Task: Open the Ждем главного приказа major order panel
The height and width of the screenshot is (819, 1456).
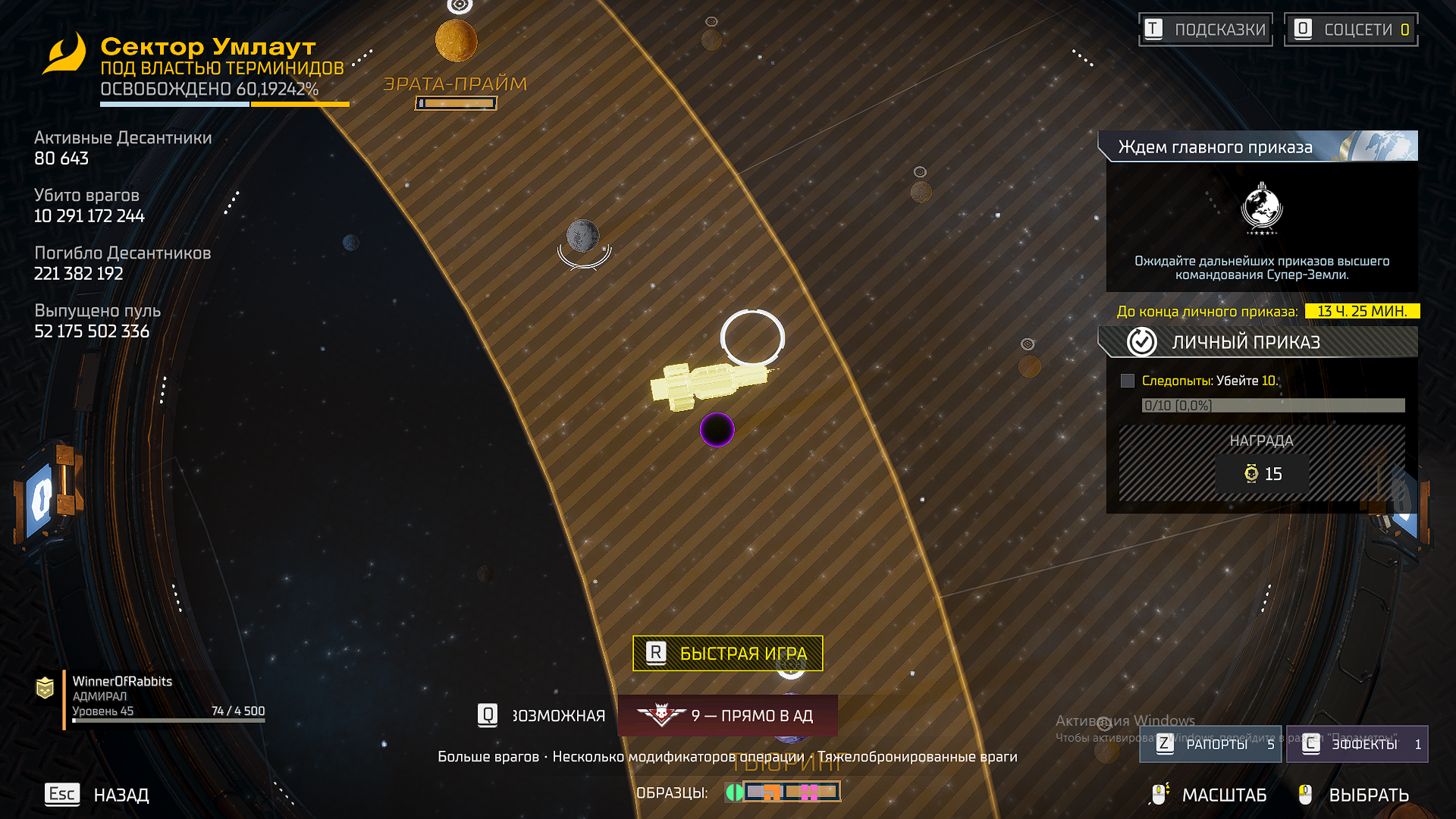Action: tap(1259, 146)
